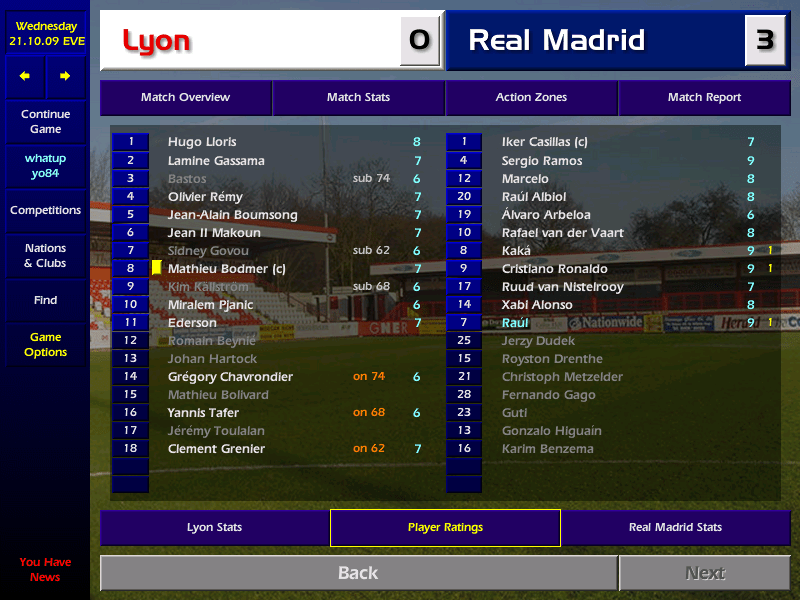The image size is (800, 600).
Task: Open Hugo Lloris's player row
Action: coord(202,142)
